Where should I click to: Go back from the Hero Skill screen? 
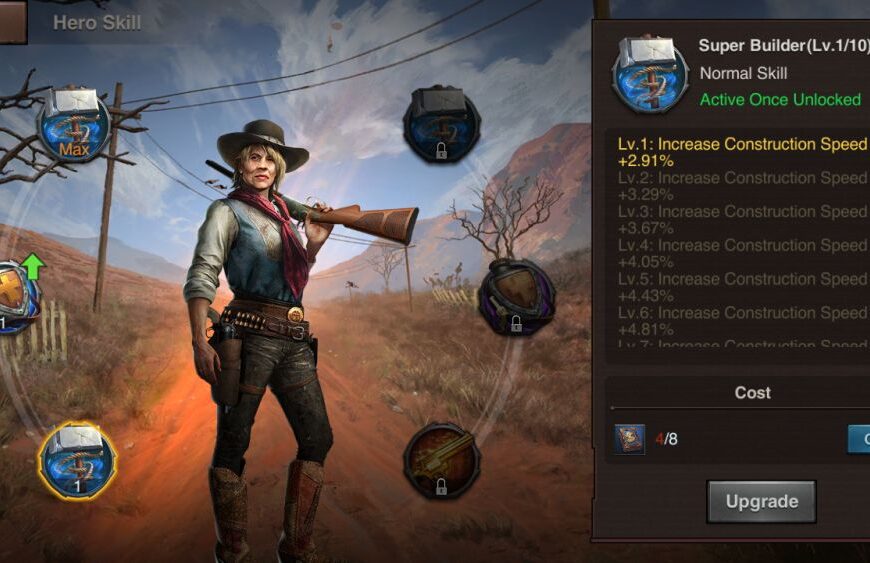12,22
